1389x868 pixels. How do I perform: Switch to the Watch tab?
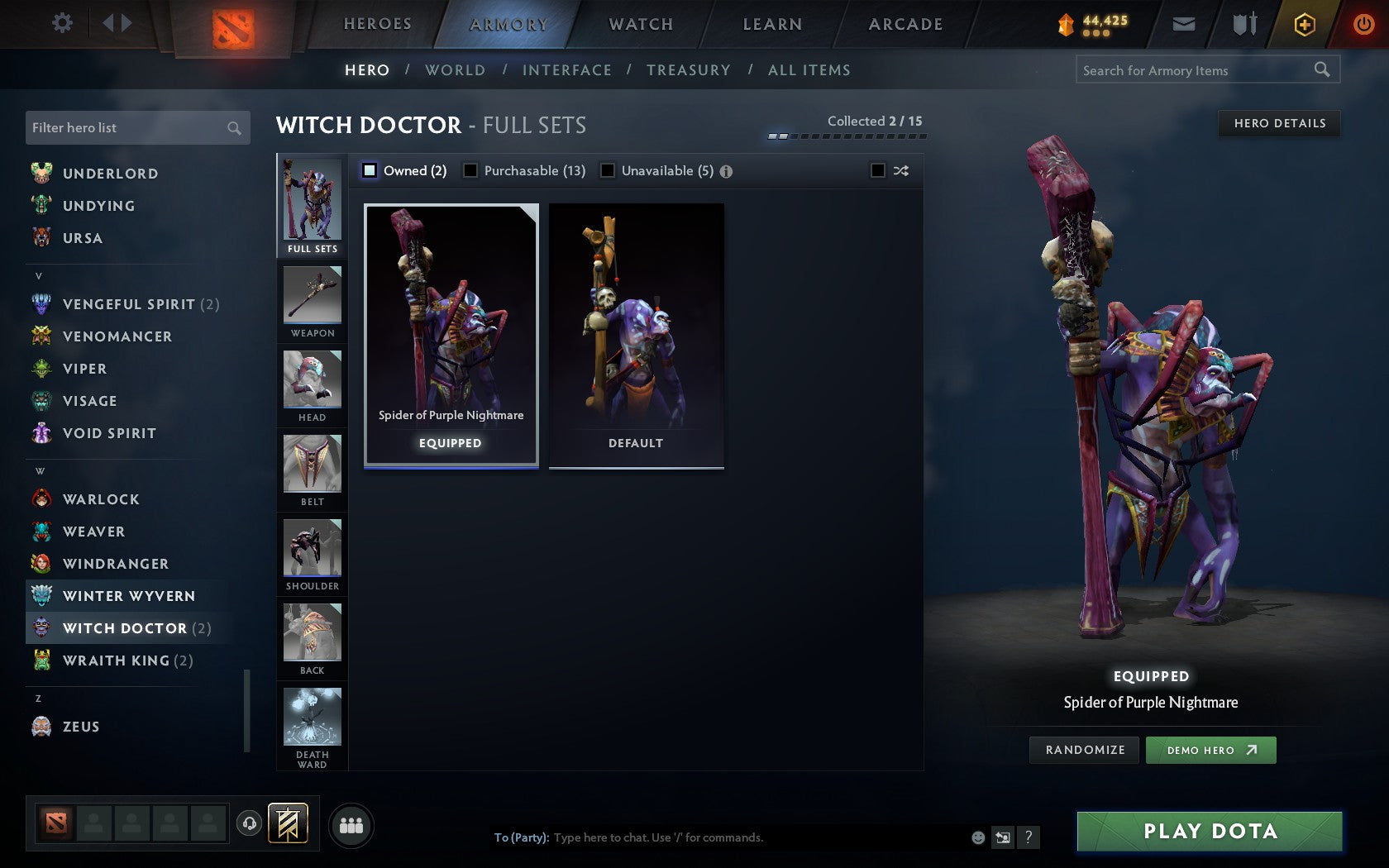point(639,24)
